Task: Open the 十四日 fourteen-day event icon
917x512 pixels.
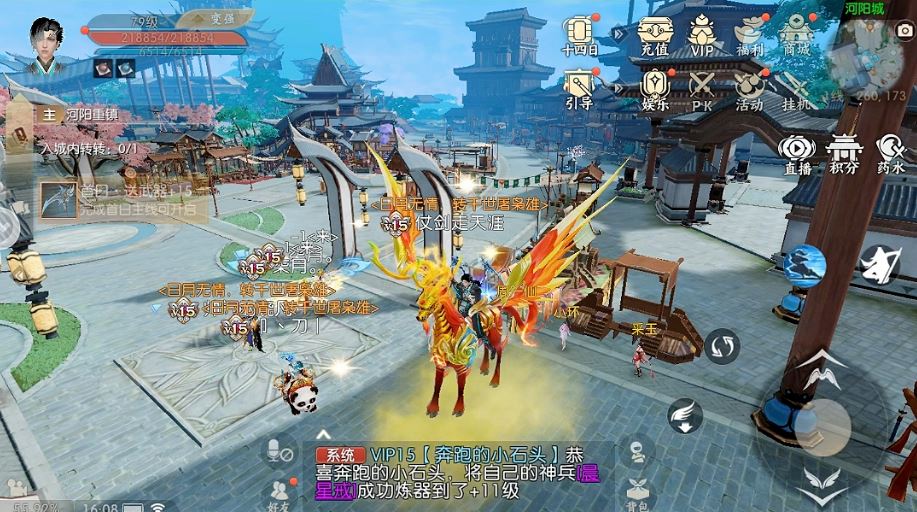Action: [580, 36]
